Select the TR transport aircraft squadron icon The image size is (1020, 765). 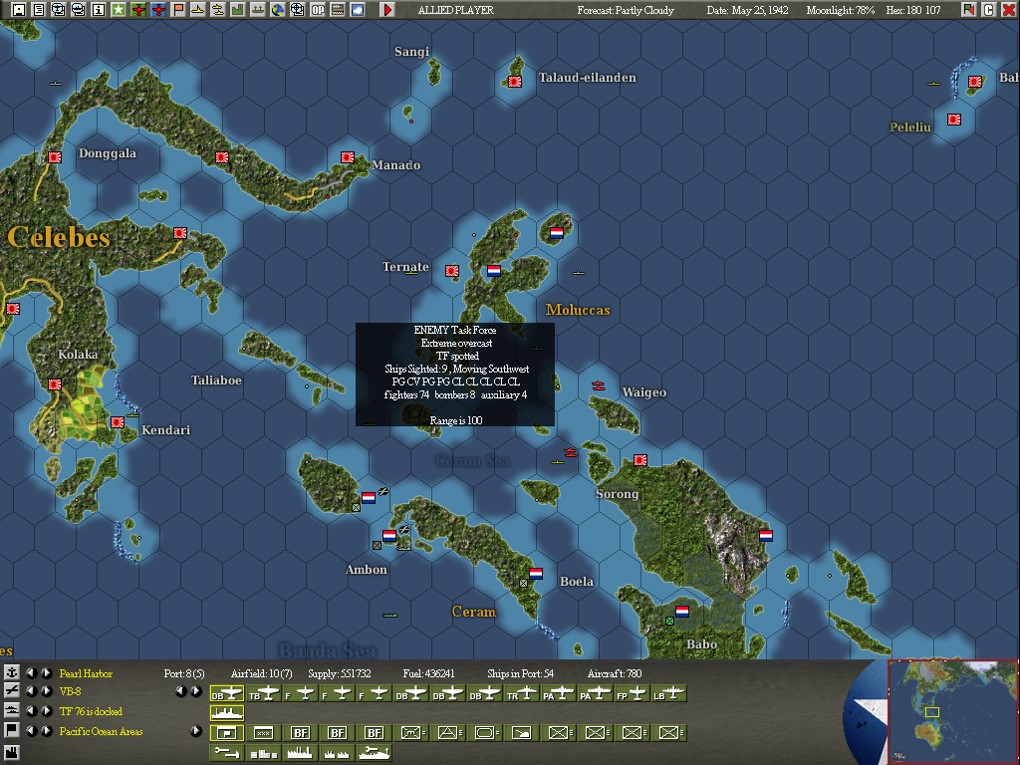522,693
